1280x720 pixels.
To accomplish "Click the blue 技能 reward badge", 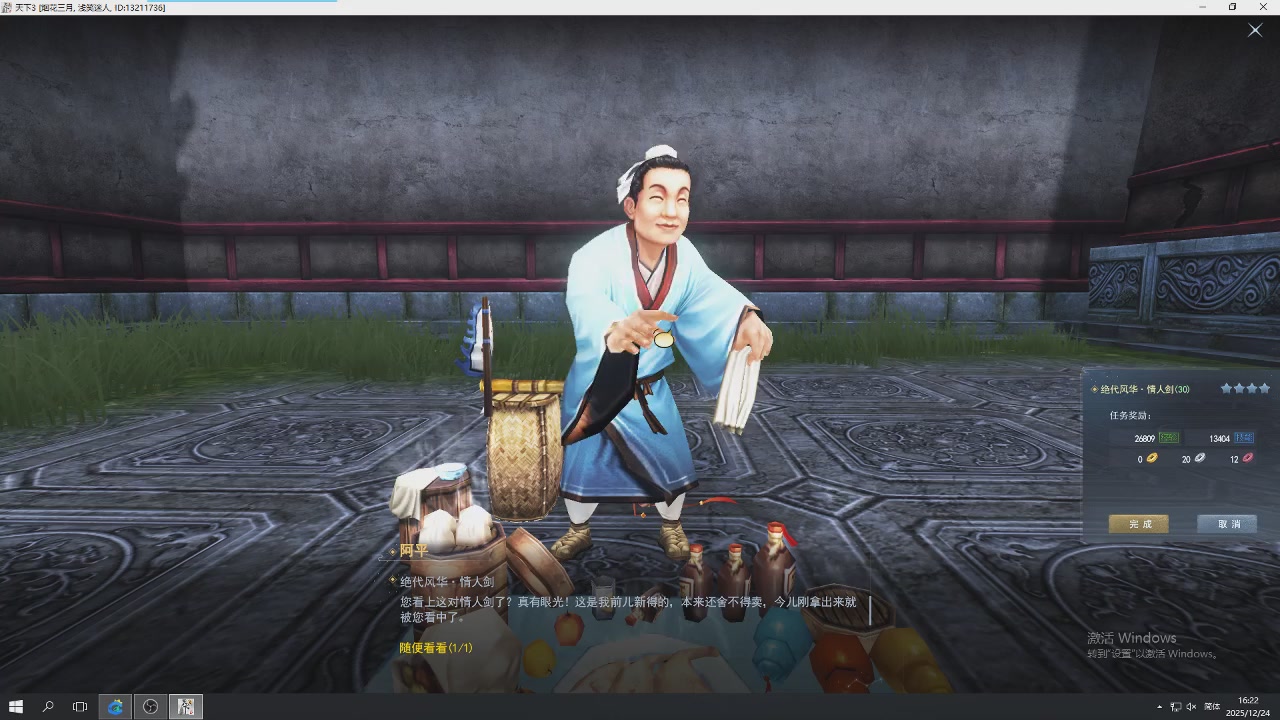I will (x=1243, y=437).
